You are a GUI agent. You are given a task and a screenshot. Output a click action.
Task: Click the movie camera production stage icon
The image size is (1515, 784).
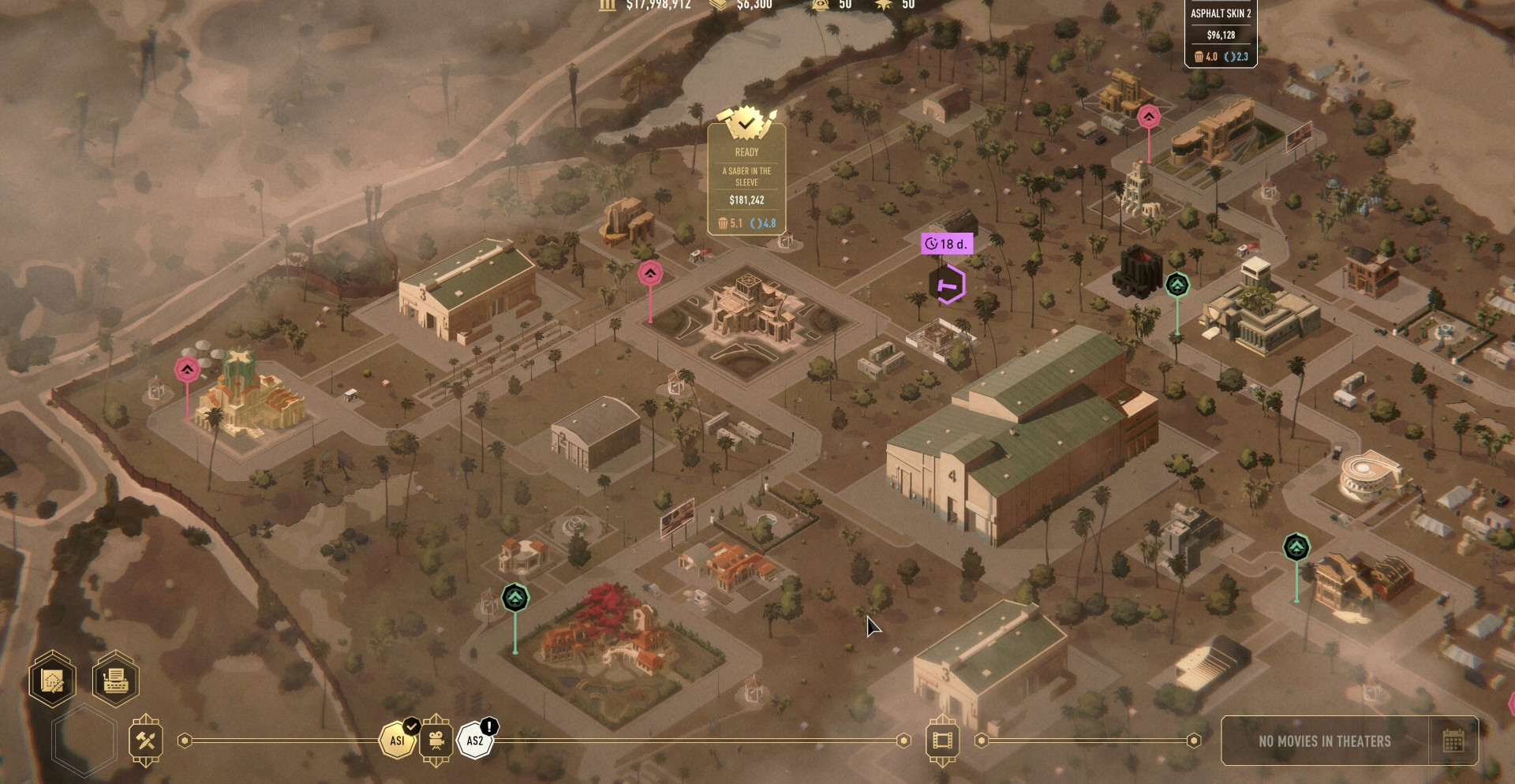click(x=436, y=741)
